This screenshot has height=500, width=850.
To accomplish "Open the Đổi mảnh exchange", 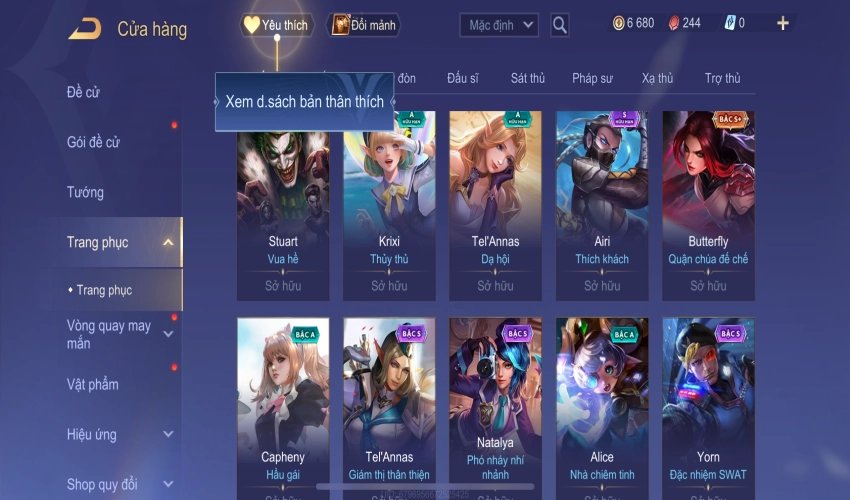I will coord(363,25).
